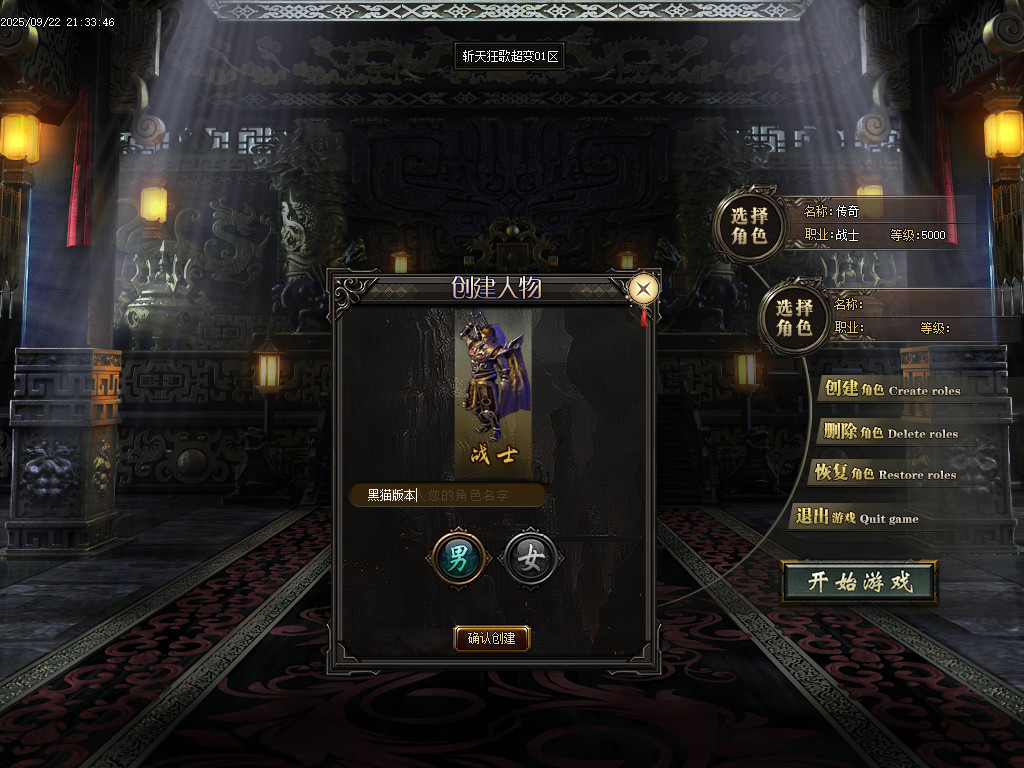This screenshot has width=1024, height=768.
Task: Select the male 男 gender option
Action: coord(458,559)
